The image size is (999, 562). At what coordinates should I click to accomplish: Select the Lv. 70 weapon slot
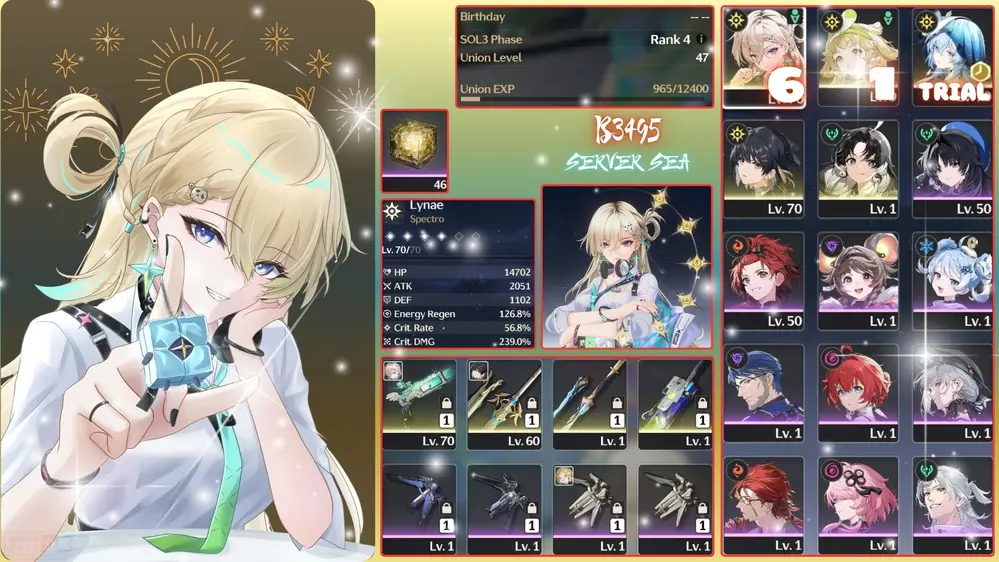(x=418, y=405)
